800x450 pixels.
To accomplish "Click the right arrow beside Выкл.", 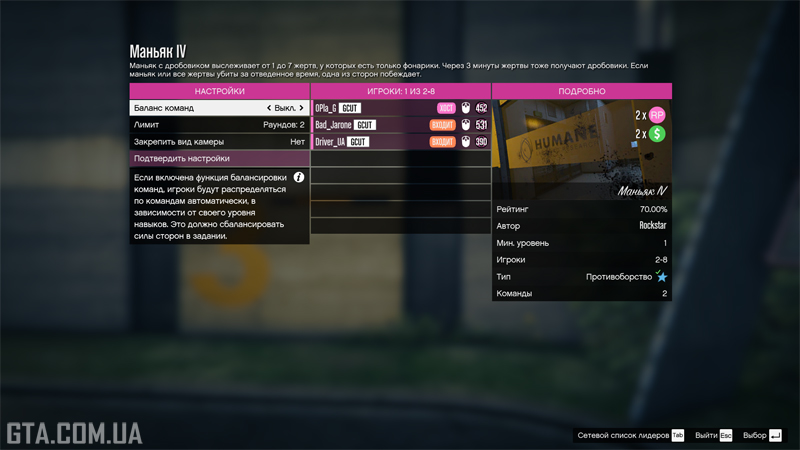I will (x=301, y=108).
